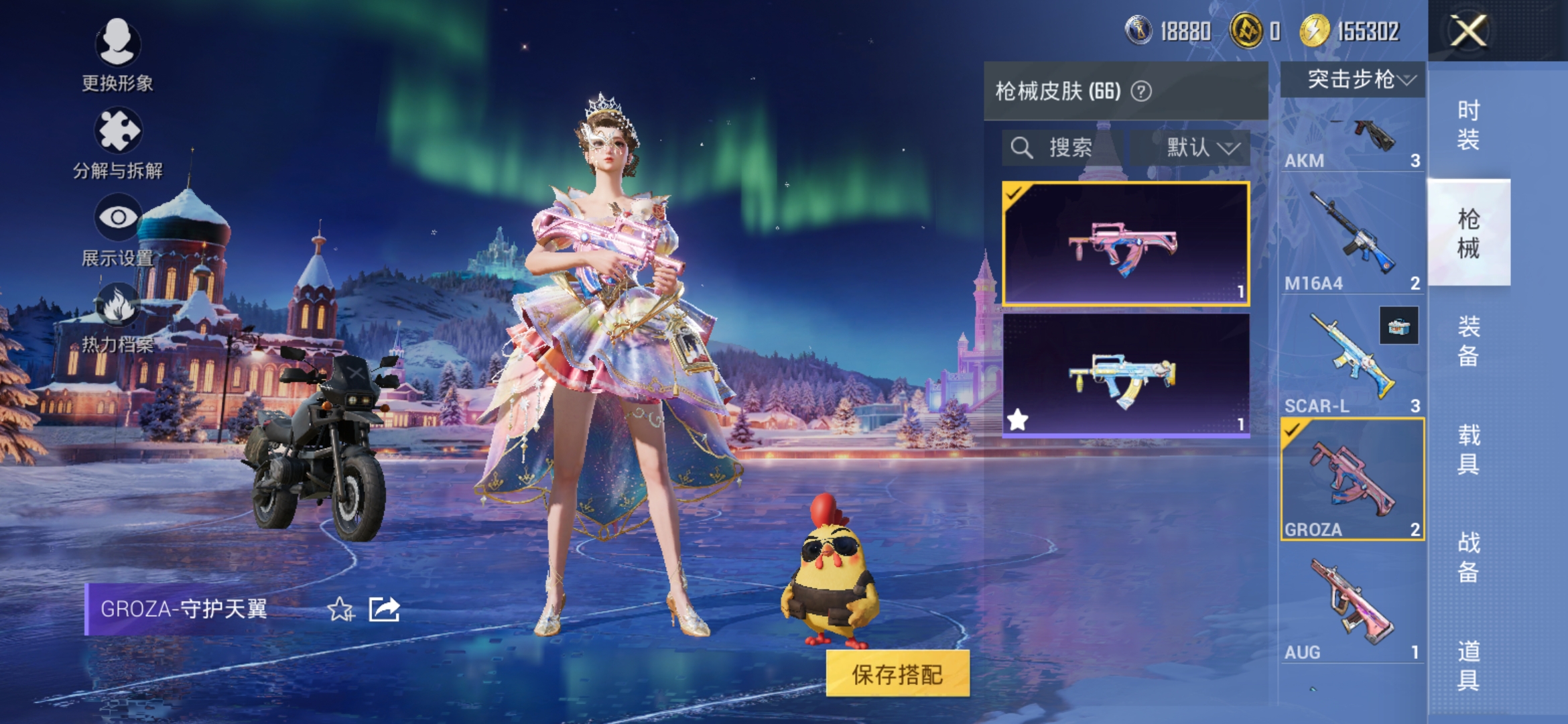The image size is (1568, 724).
Task: Tap the search magnifier in the skin panel
Action: 1021,147
